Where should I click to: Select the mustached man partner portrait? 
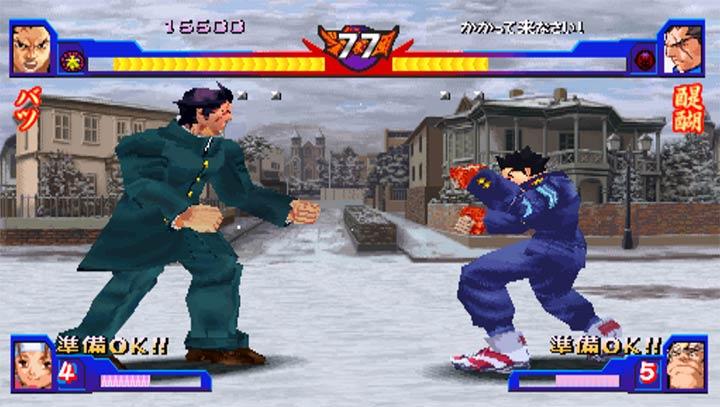[686, 365]
